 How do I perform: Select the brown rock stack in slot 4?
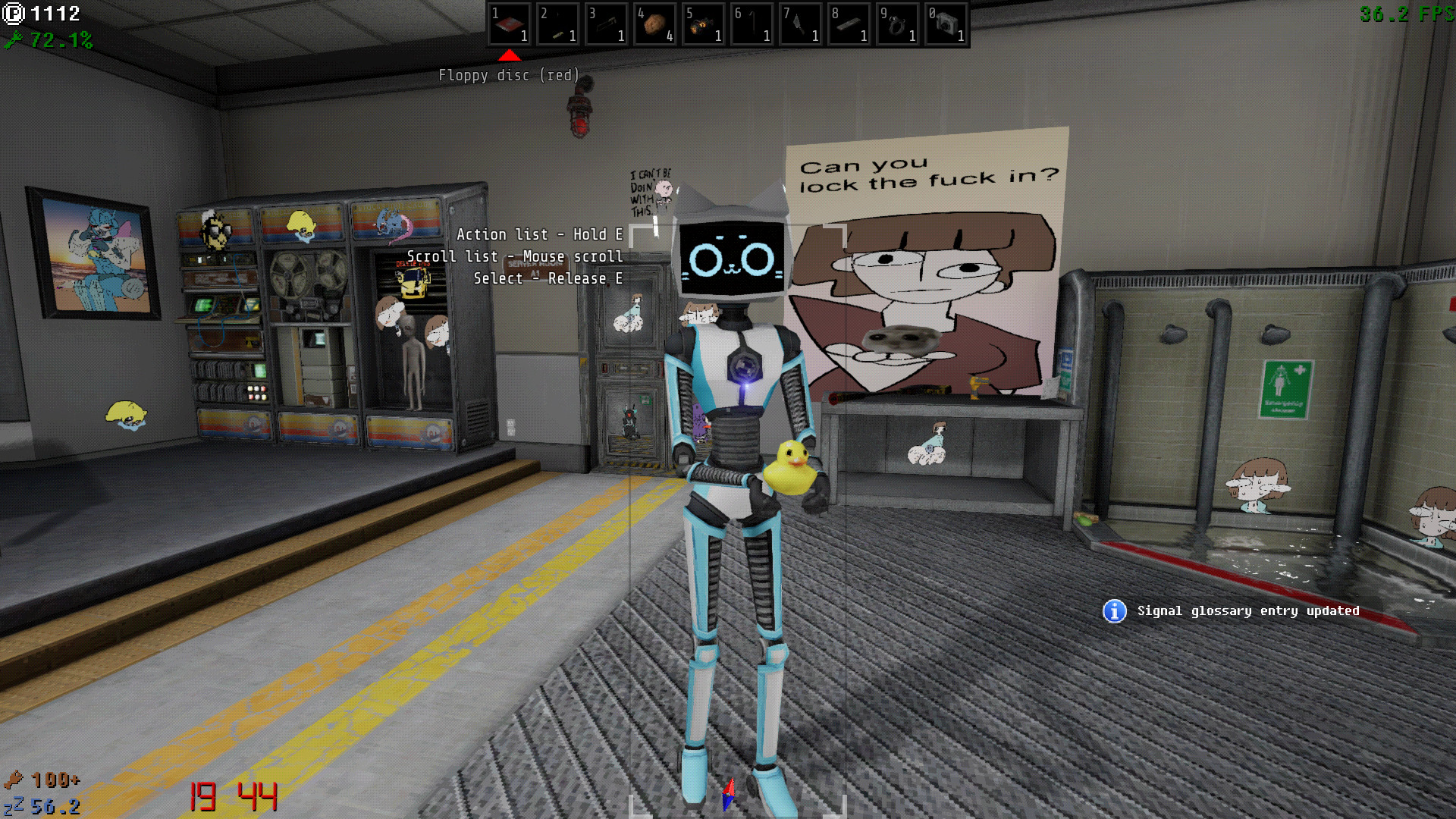click(x=655, y=25)
